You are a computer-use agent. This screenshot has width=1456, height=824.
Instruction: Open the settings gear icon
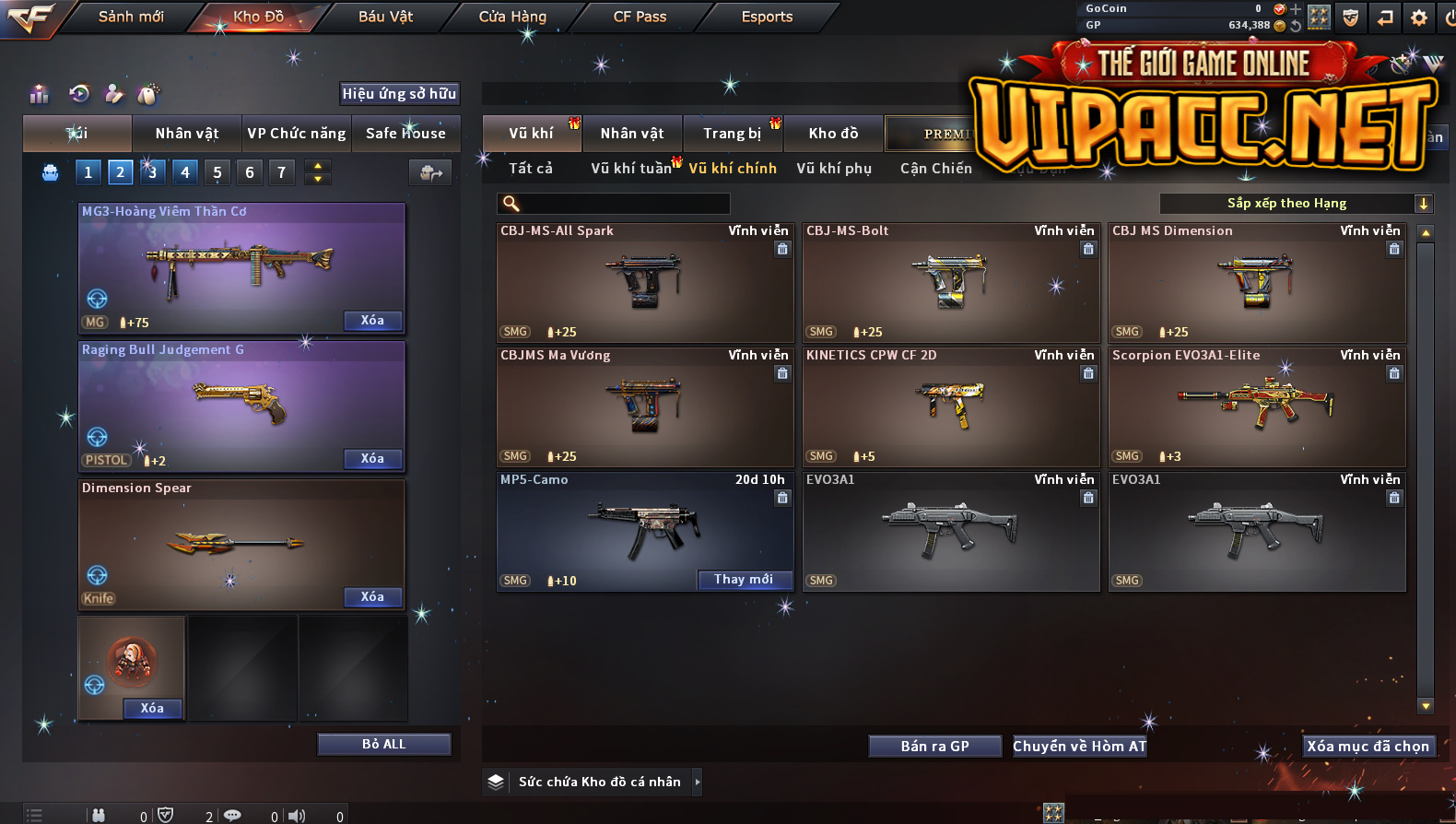pyautogui.click(x=1419, y=18)
